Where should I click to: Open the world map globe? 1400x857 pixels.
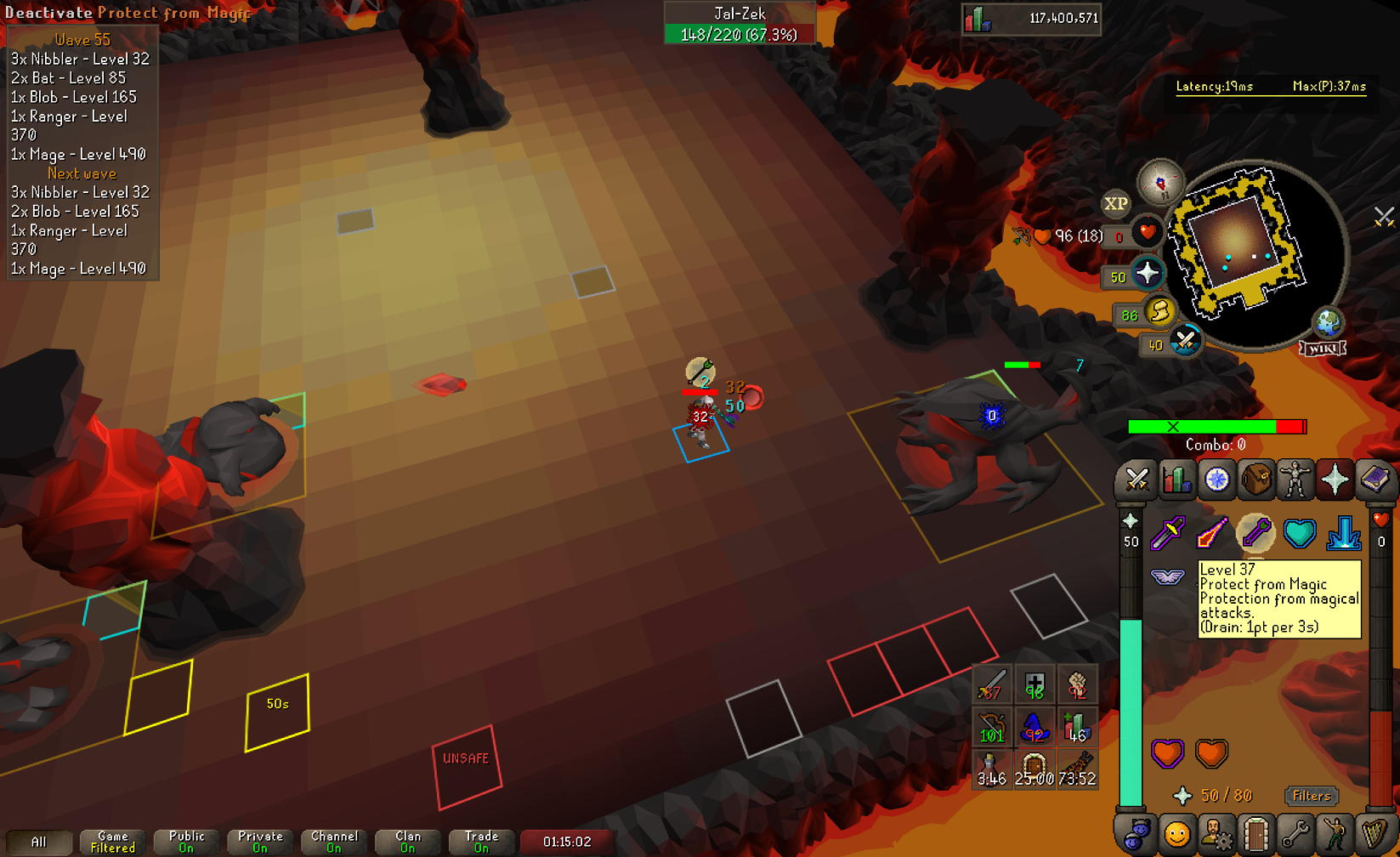(x=1328, y=322)
